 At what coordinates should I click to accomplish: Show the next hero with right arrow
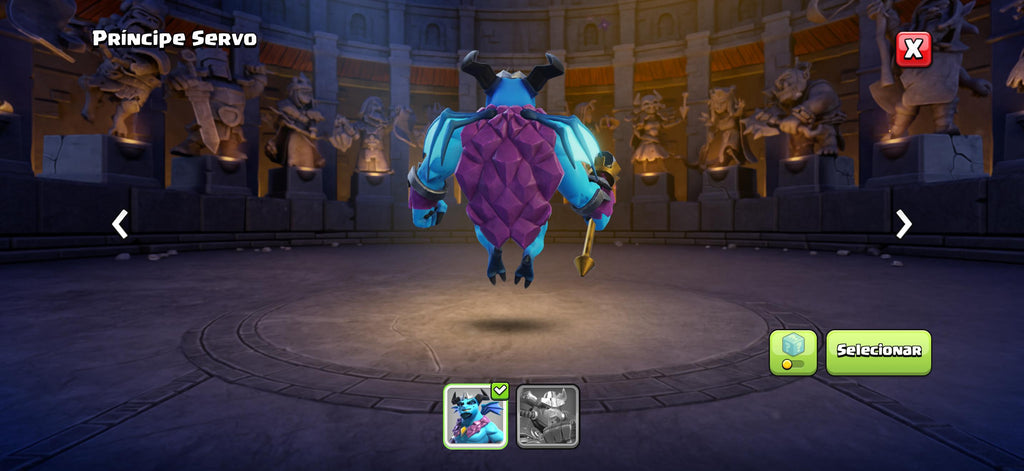(x=904, y=224)
